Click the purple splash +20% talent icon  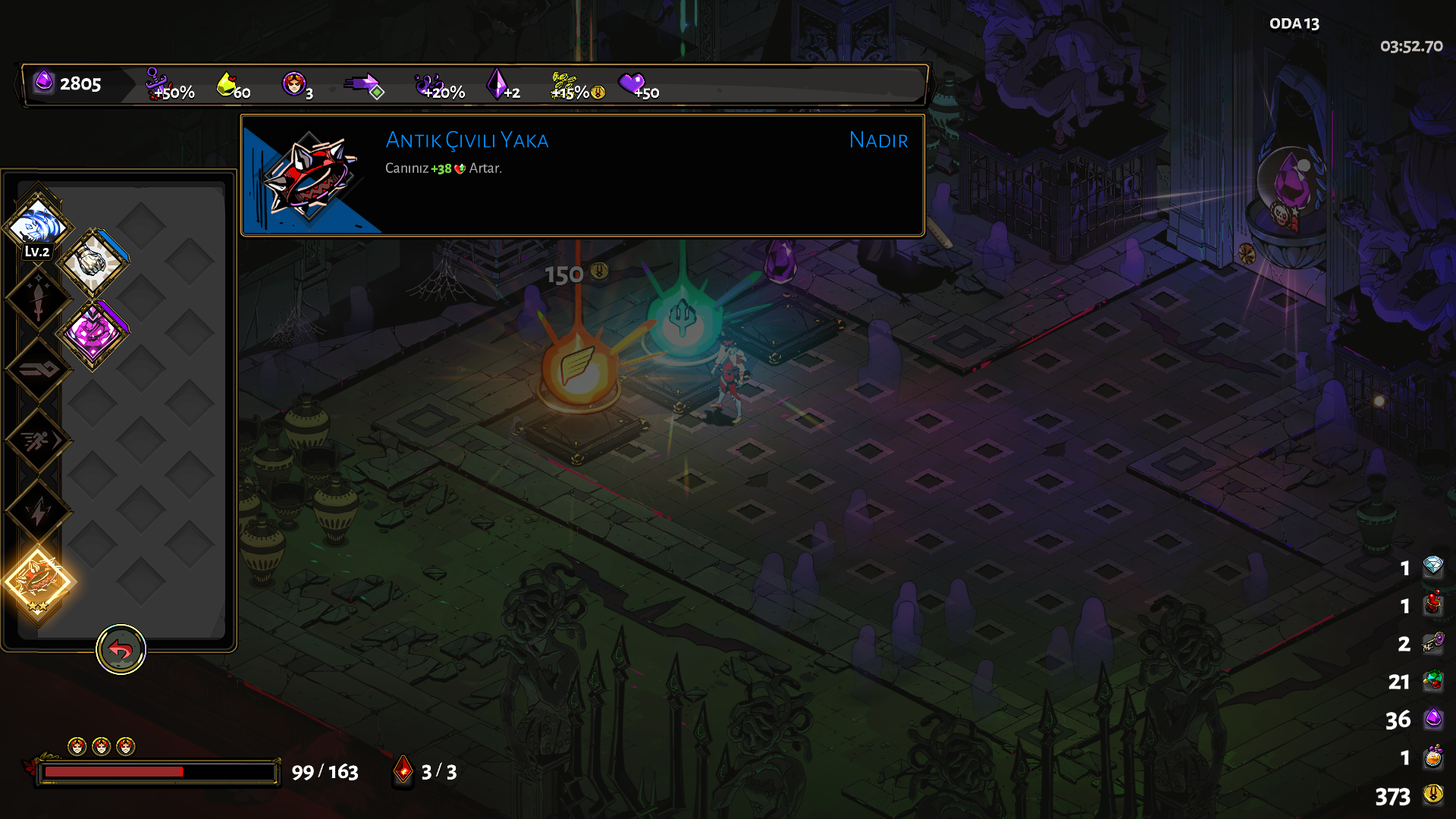430,83
